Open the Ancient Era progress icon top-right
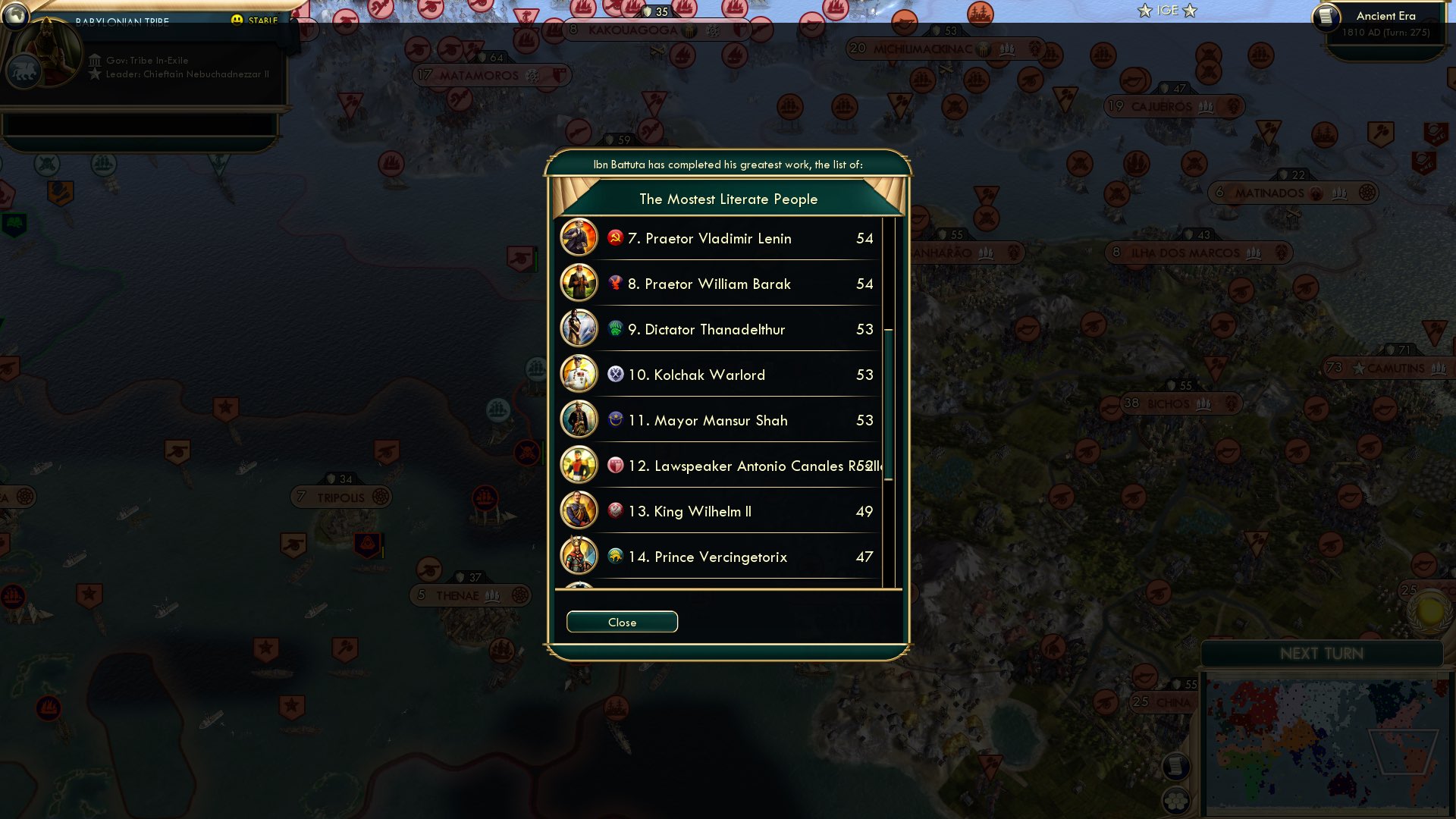The width and height of the screenshot is (1456, 819). coord(1328,17)
